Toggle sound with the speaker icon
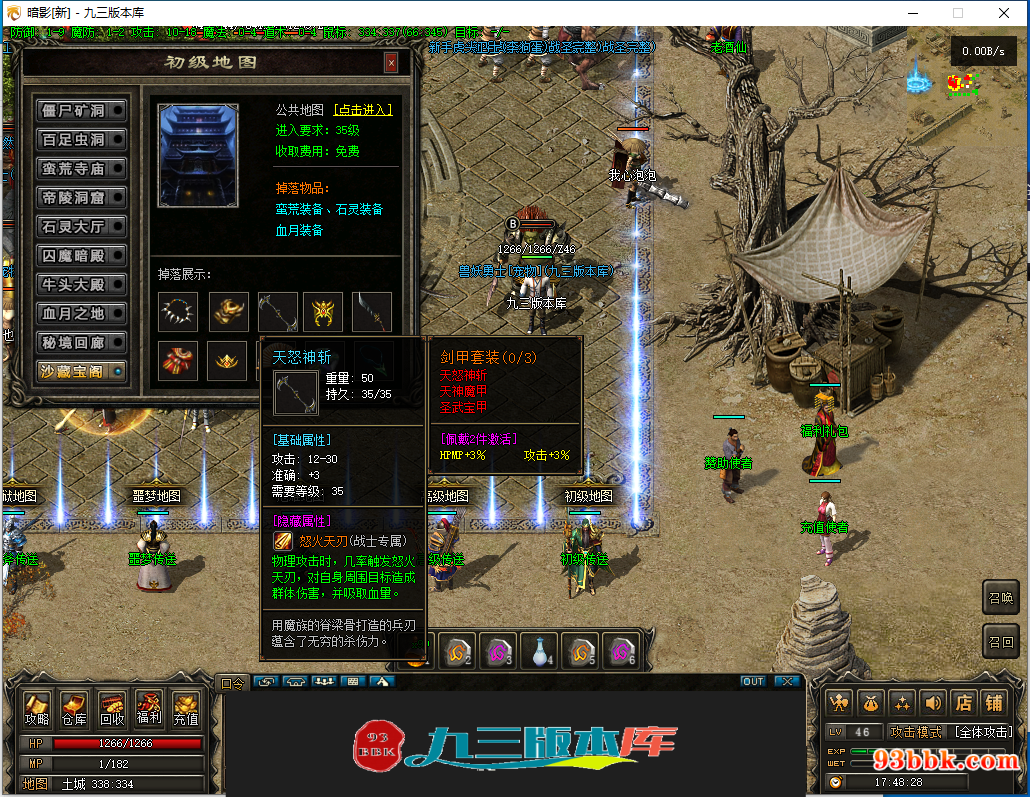 point(932,703)
